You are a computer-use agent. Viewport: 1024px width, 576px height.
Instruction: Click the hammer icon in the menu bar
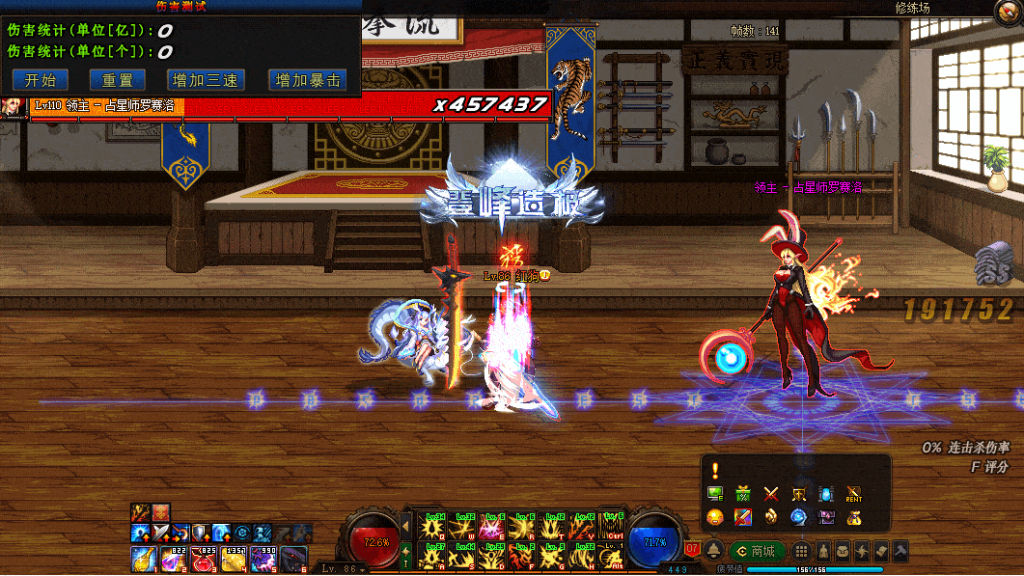tap(900, 551)
